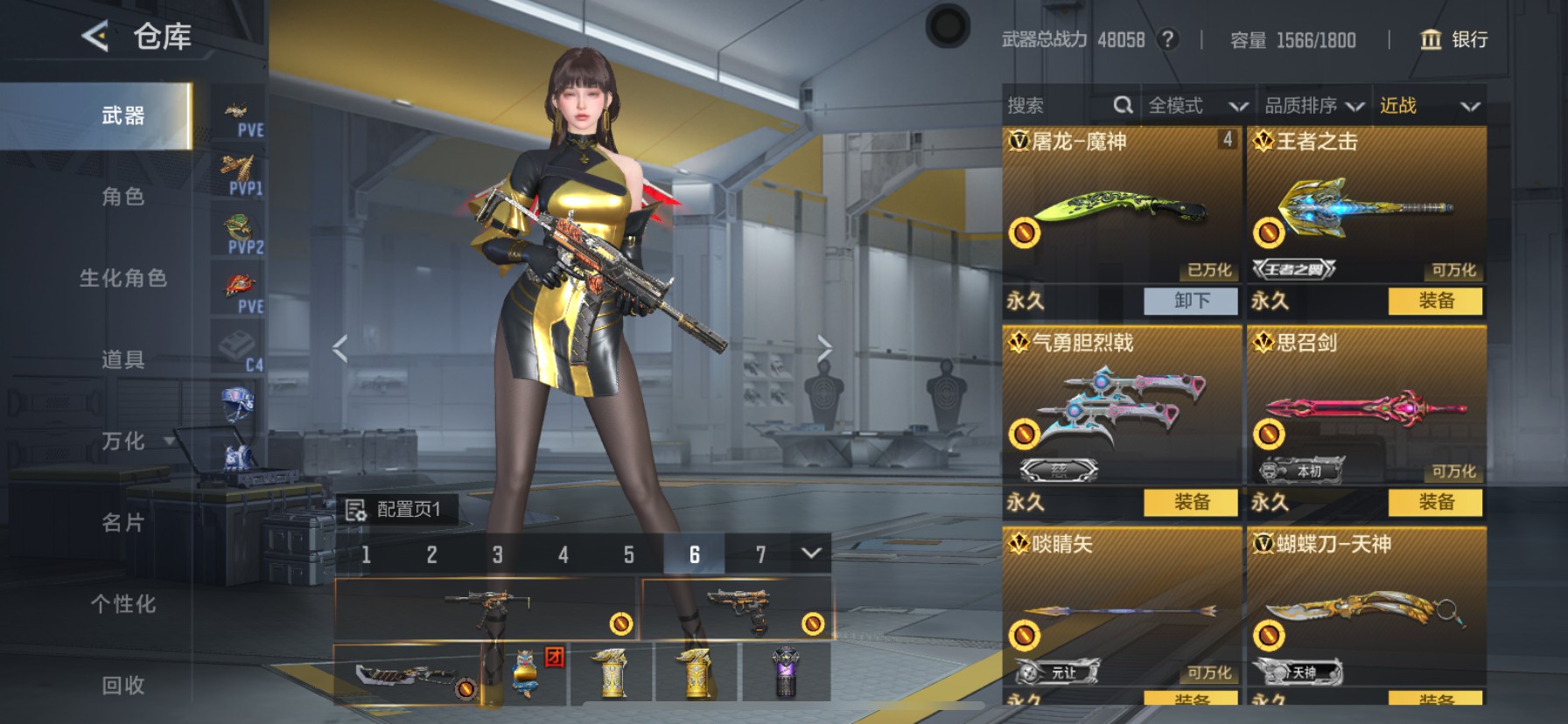
Task: Open the 全模式 mode dropdown
Action: 1197,106
